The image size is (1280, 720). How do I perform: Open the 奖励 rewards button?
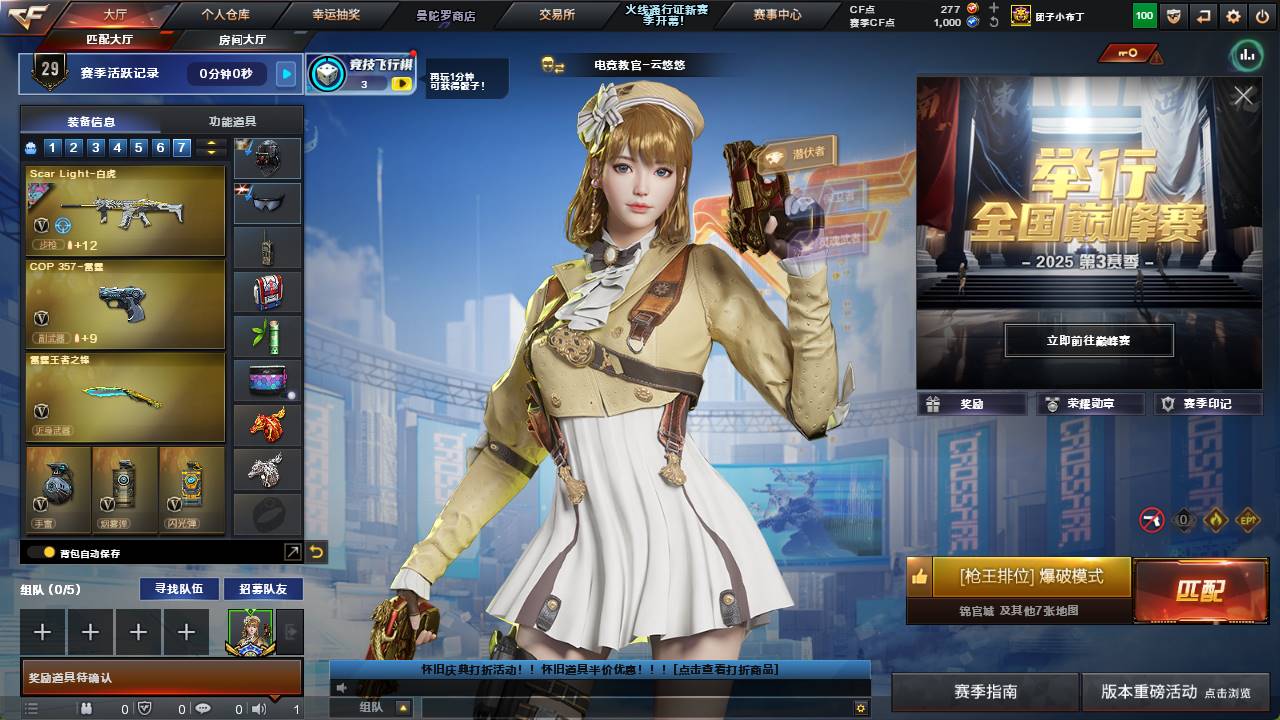(x=972, y=404)
